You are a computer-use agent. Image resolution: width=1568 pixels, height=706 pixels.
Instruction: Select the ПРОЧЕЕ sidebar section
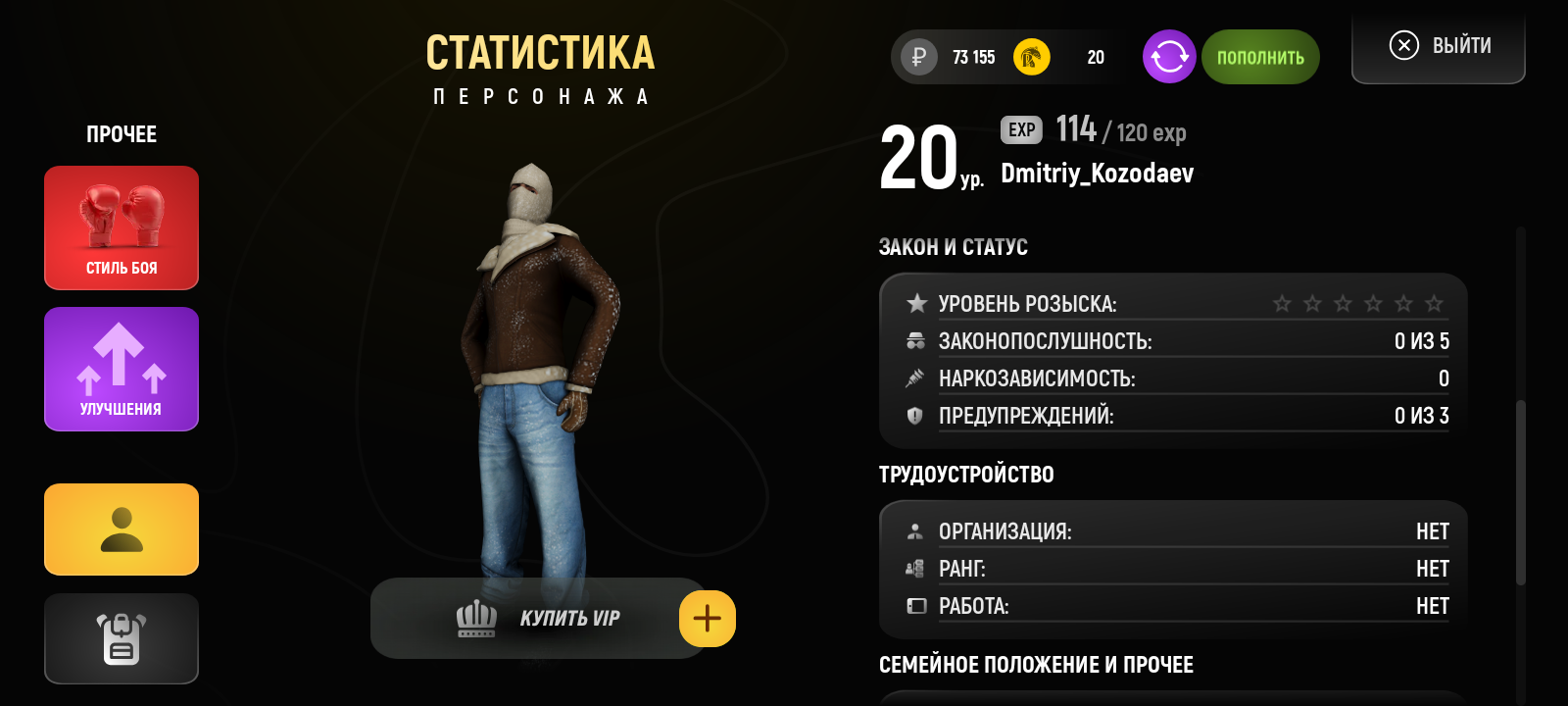click(x=121, y=134)
